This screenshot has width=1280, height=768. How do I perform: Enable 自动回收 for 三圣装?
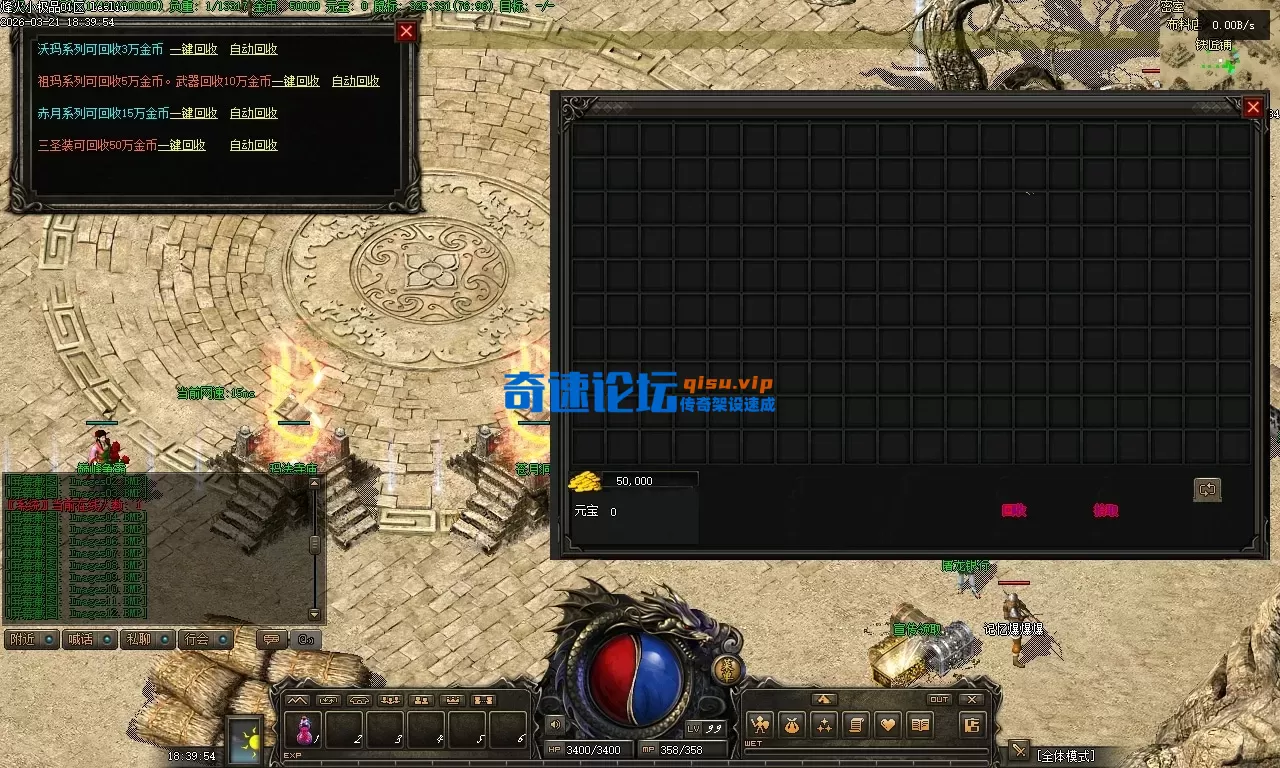point(253,145)
